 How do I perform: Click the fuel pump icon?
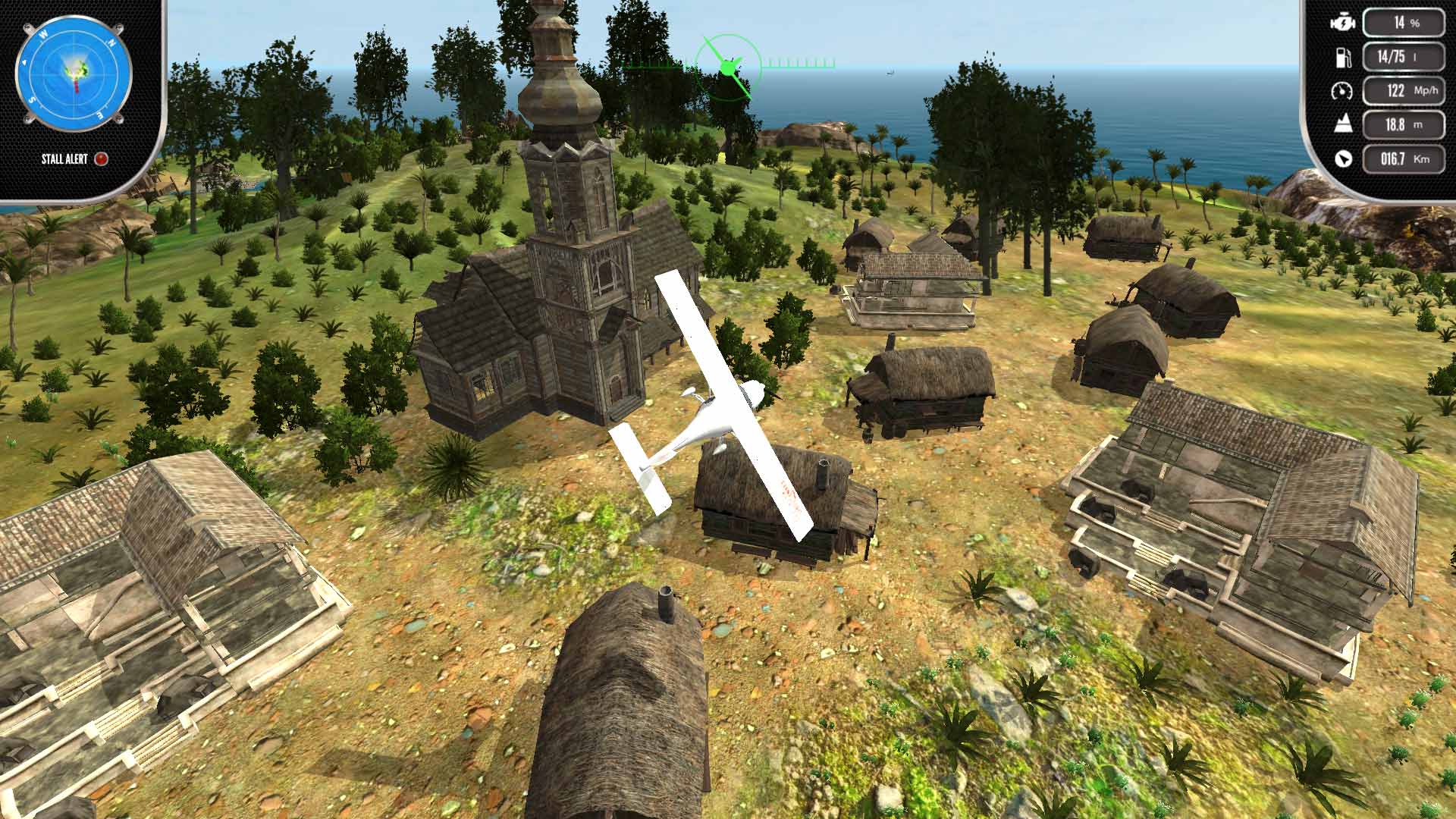(x=1343, y=57)
